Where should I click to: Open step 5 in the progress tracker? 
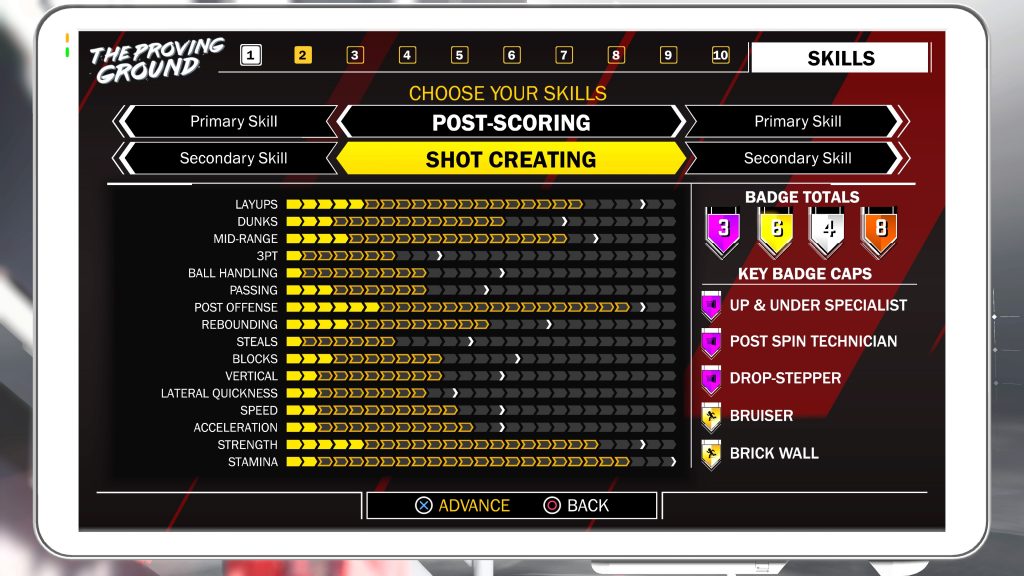point(459,55)
